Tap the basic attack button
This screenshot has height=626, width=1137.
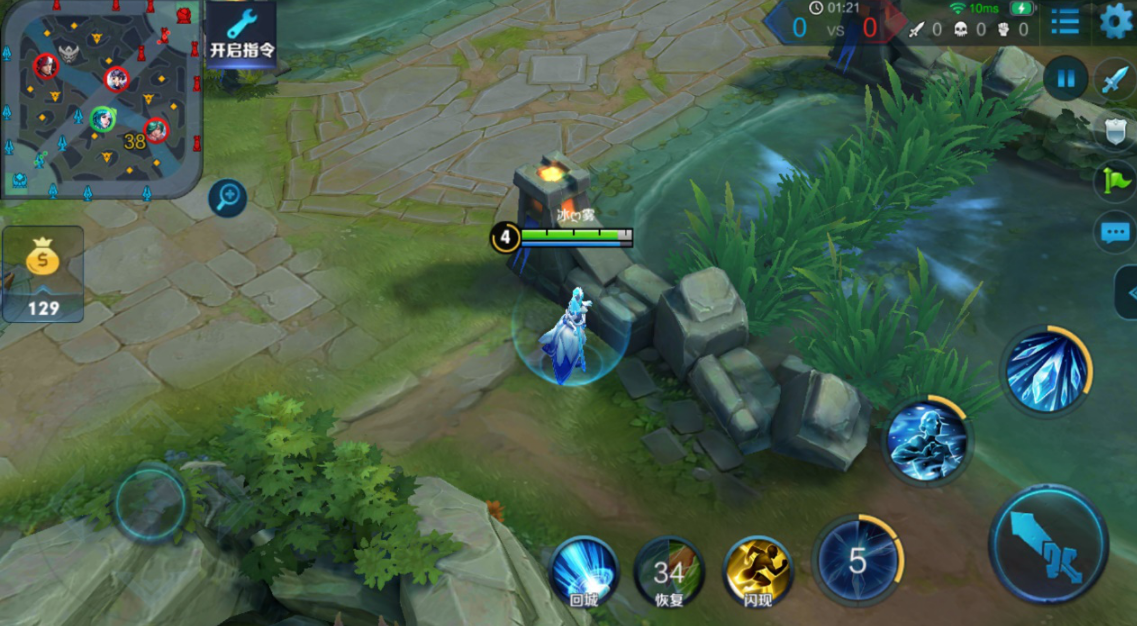(x=1048, y=545)
